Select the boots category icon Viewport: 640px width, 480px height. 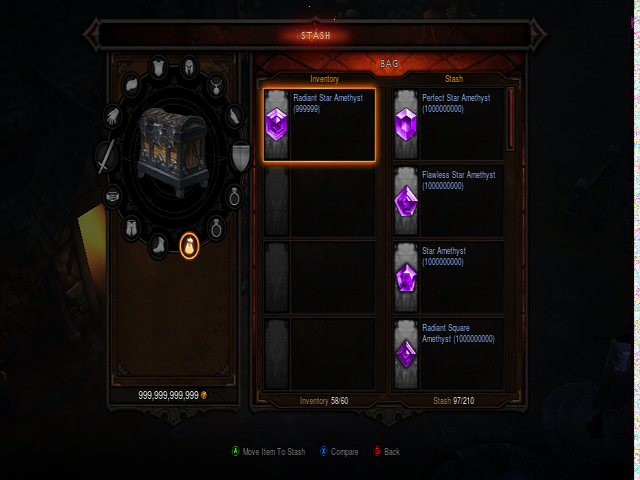[159, 243]
